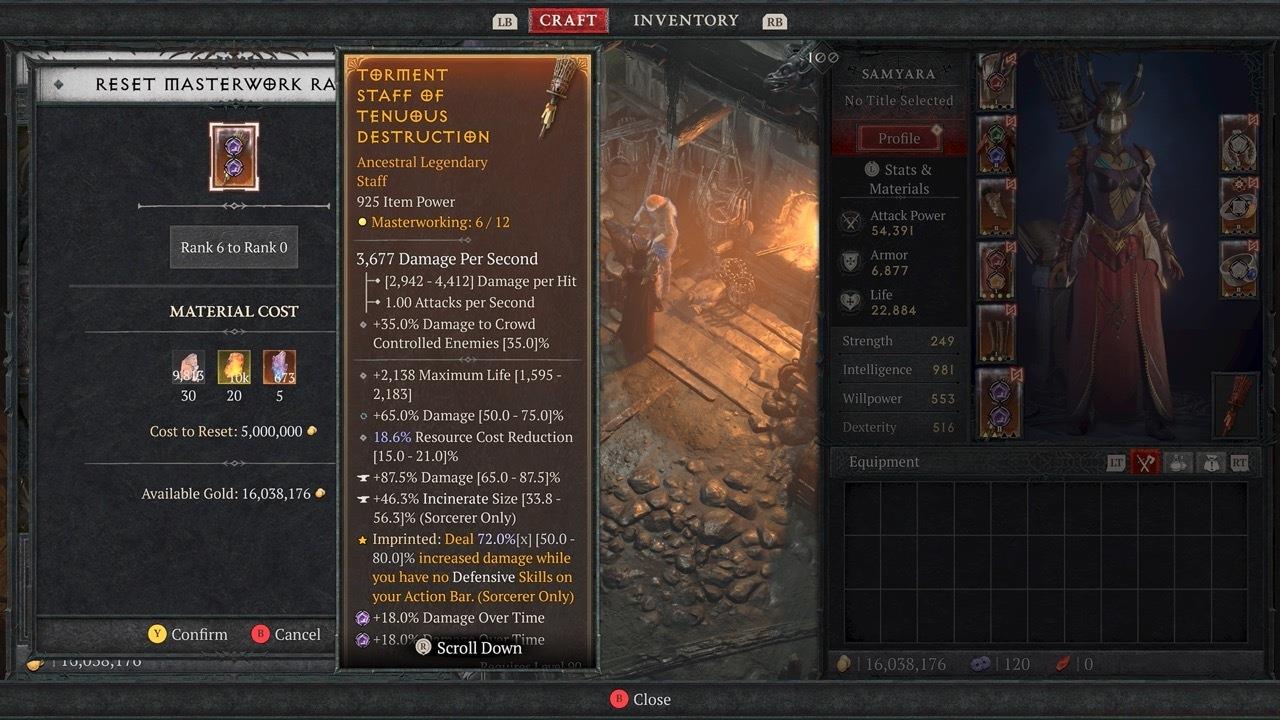The image size is (1280, 720).
Task: Click the Attack Power crossed-swords icon
Action: 851,222
